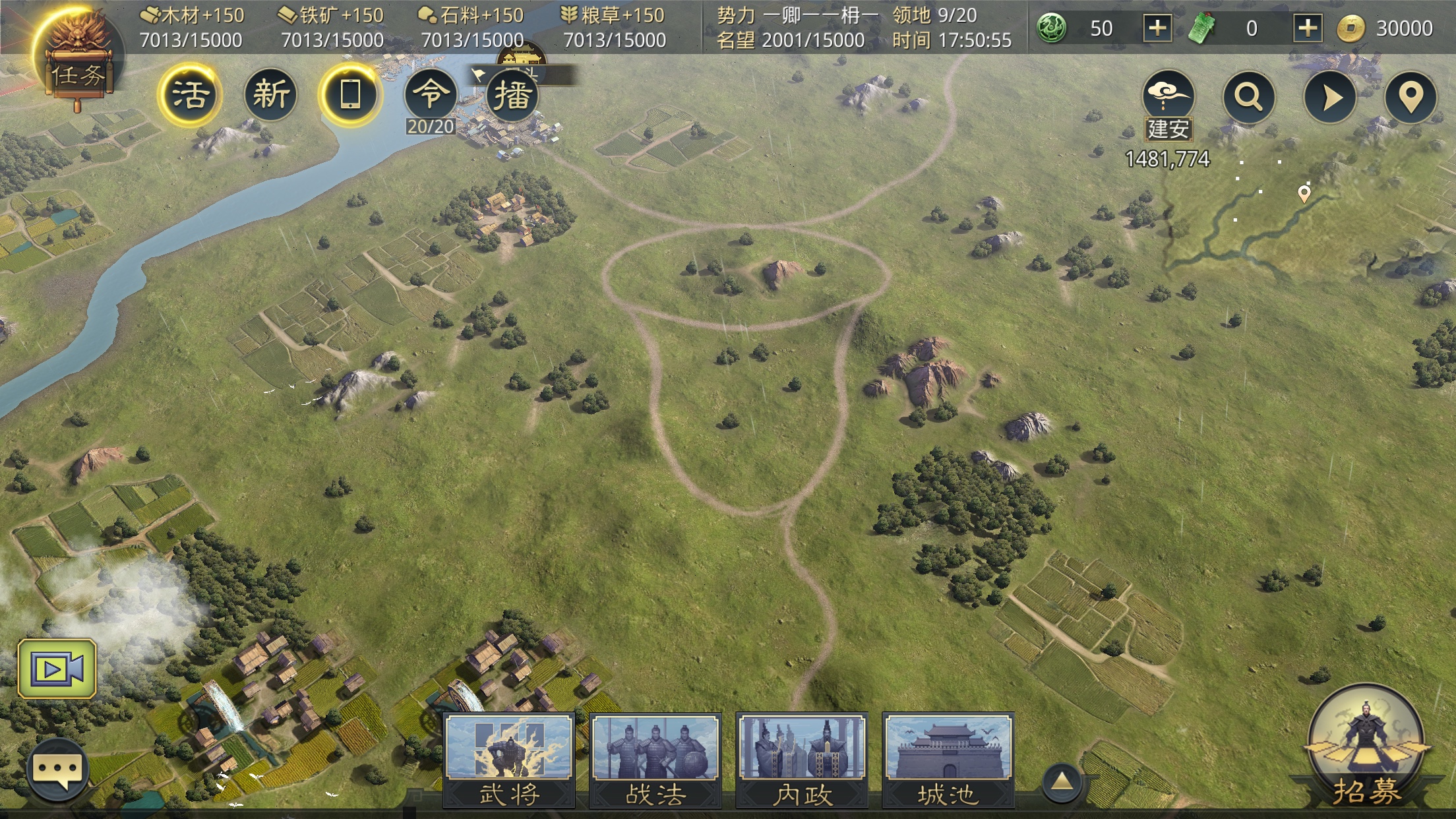Open the 令 orders button

(x=431, y=95)
